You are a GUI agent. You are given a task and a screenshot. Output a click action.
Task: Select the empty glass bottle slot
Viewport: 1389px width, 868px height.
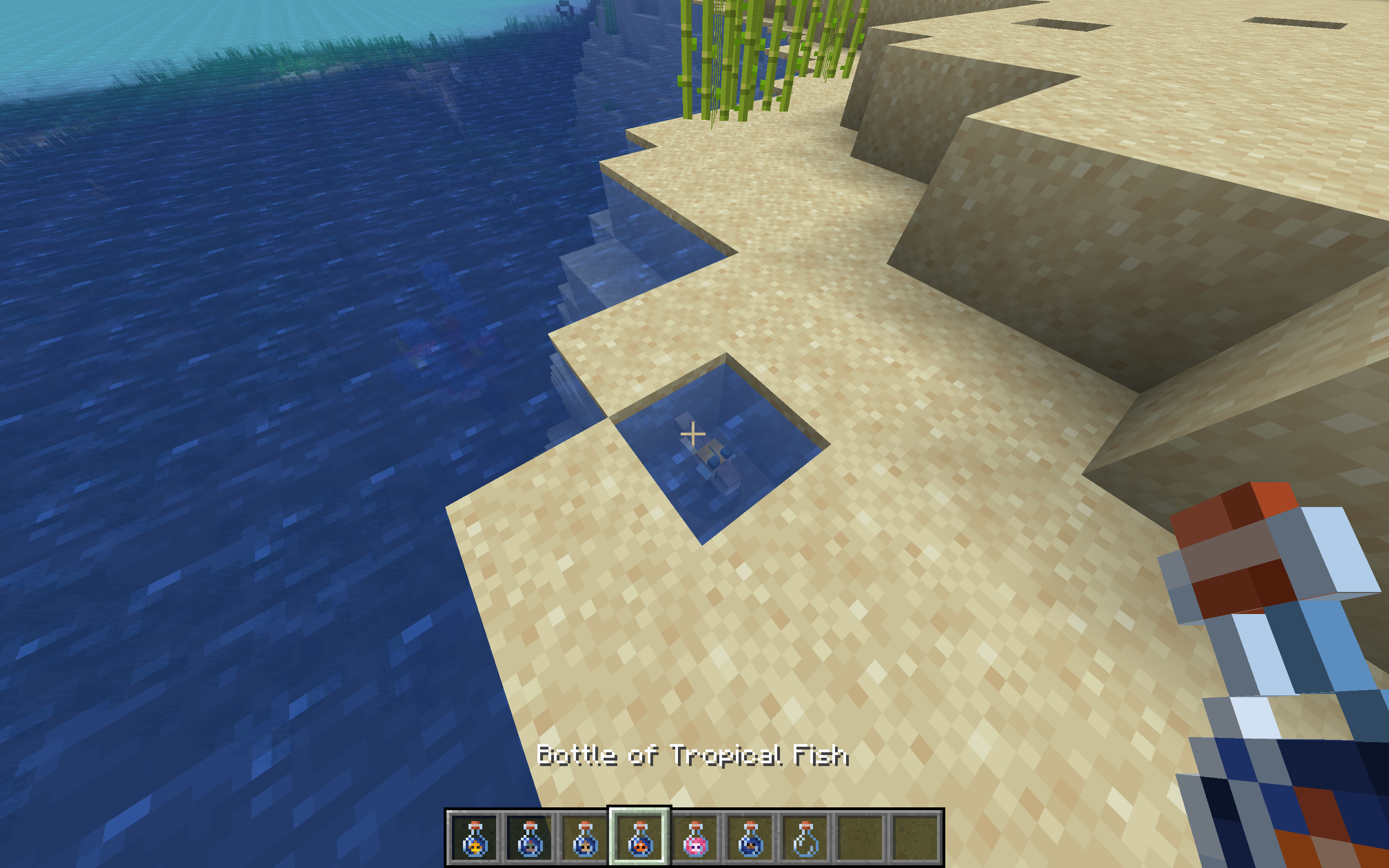805,838
